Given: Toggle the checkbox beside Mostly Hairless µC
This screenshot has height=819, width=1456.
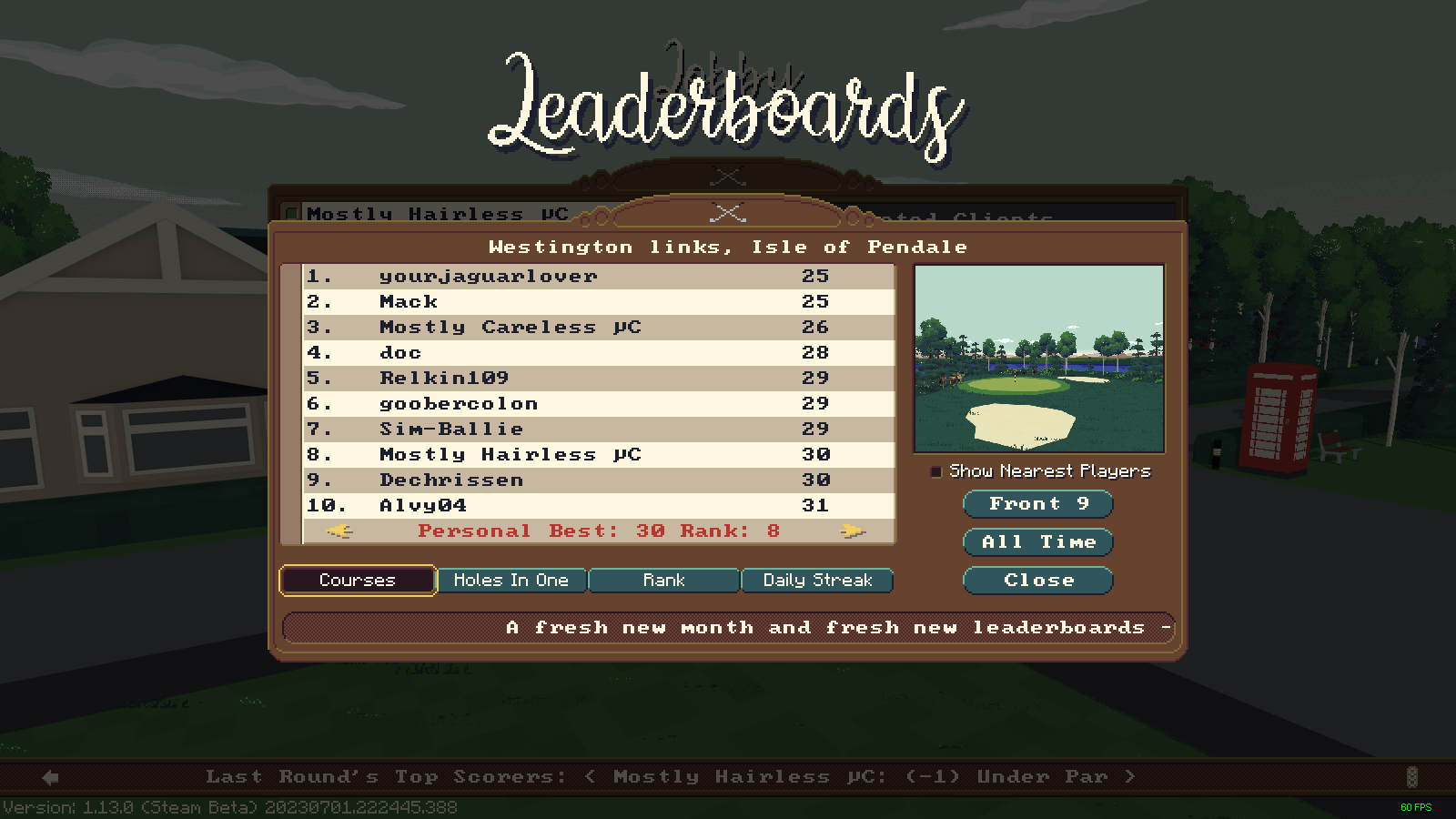Looking at the screenshot, I should (291, 213).
